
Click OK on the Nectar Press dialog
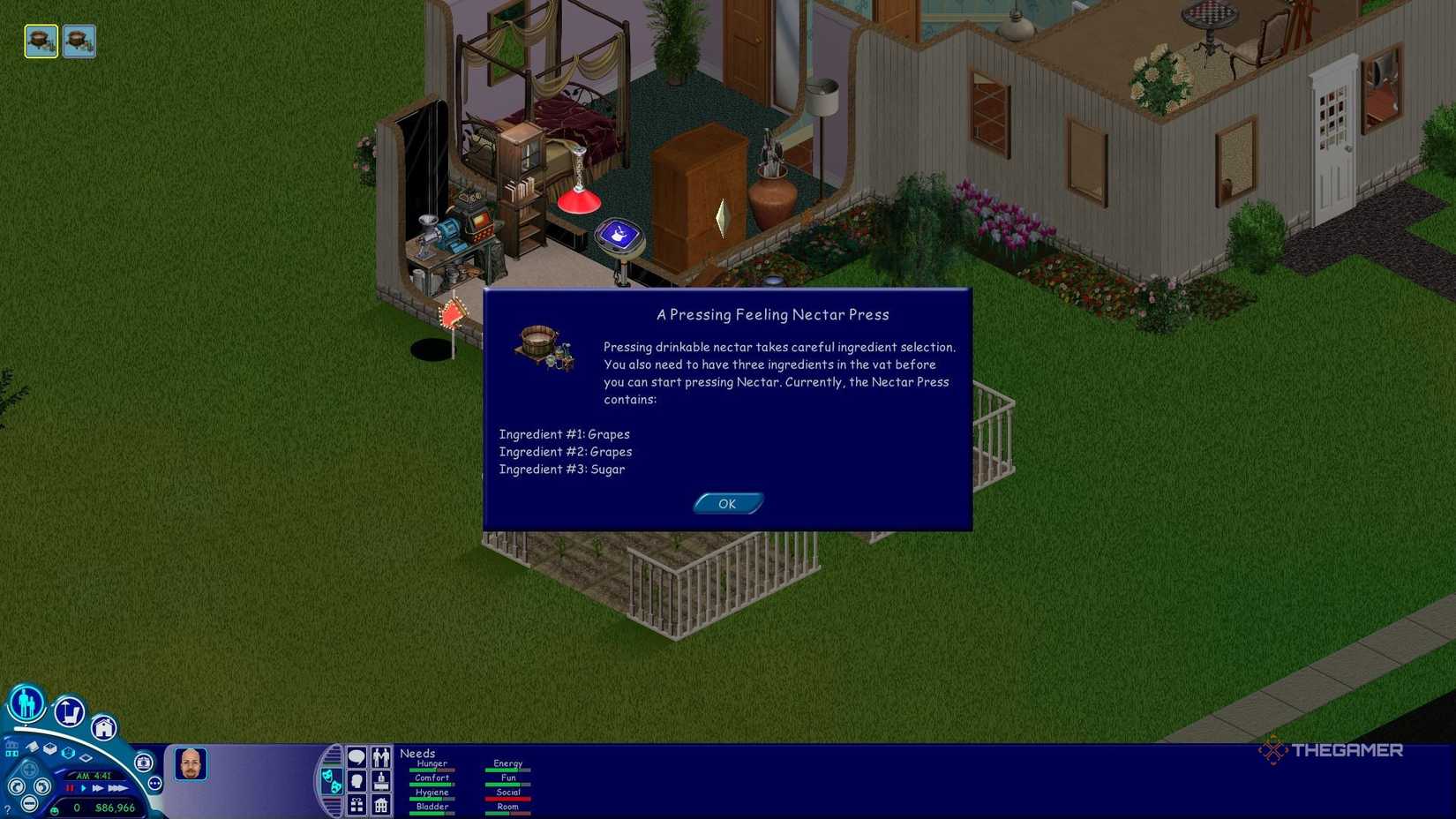point(727,503)
